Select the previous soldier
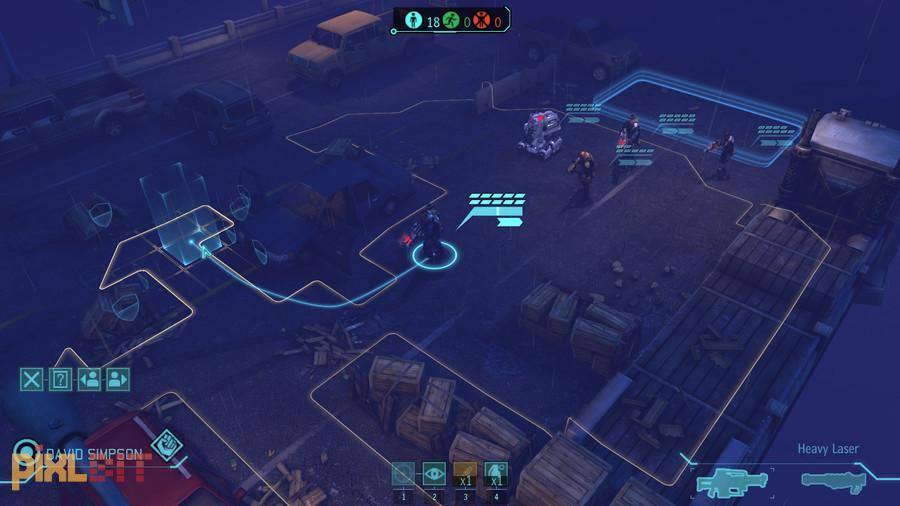 [90, 379]
